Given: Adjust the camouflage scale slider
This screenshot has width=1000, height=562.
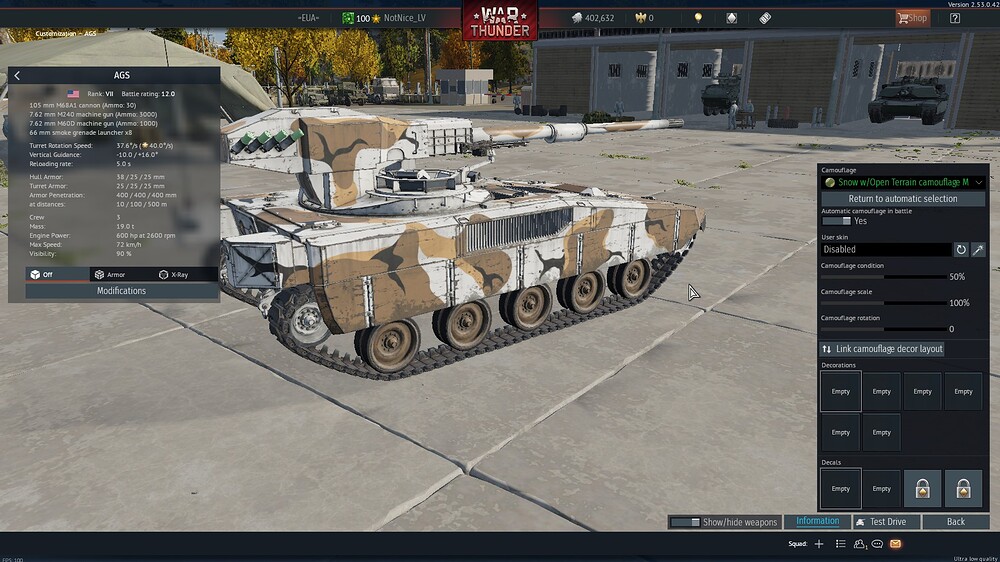Looking at the screenshot, I should tap(882, 303).
